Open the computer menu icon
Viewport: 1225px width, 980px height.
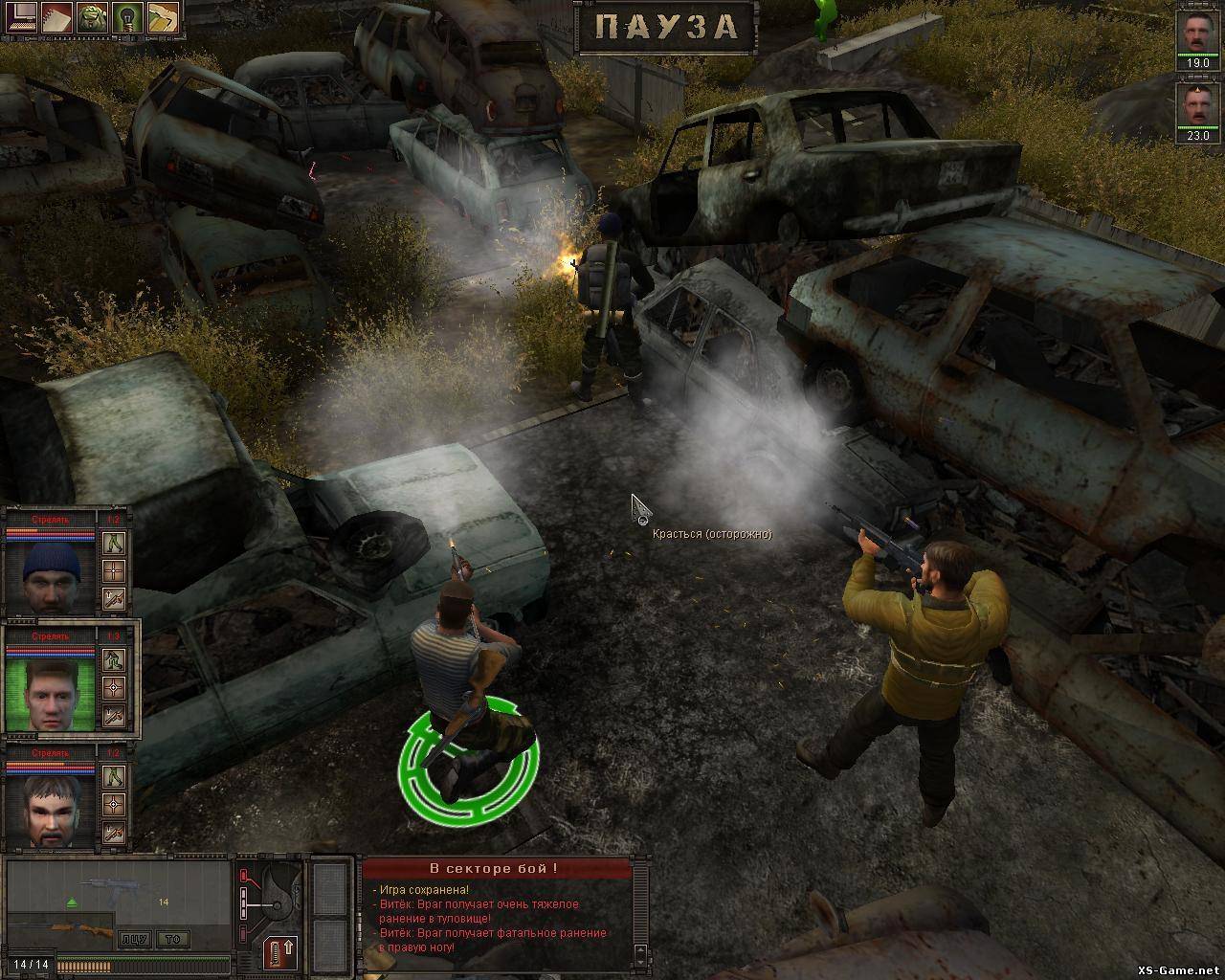pyautogui.click(x=21, y=16)
